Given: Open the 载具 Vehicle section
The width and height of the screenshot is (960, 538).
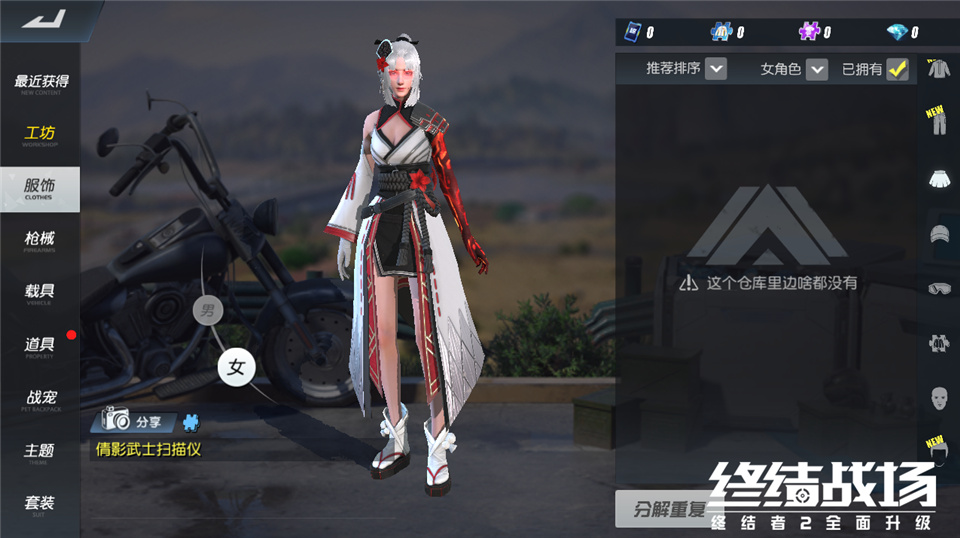Looking at the screenshot, I should click(40, 293).
